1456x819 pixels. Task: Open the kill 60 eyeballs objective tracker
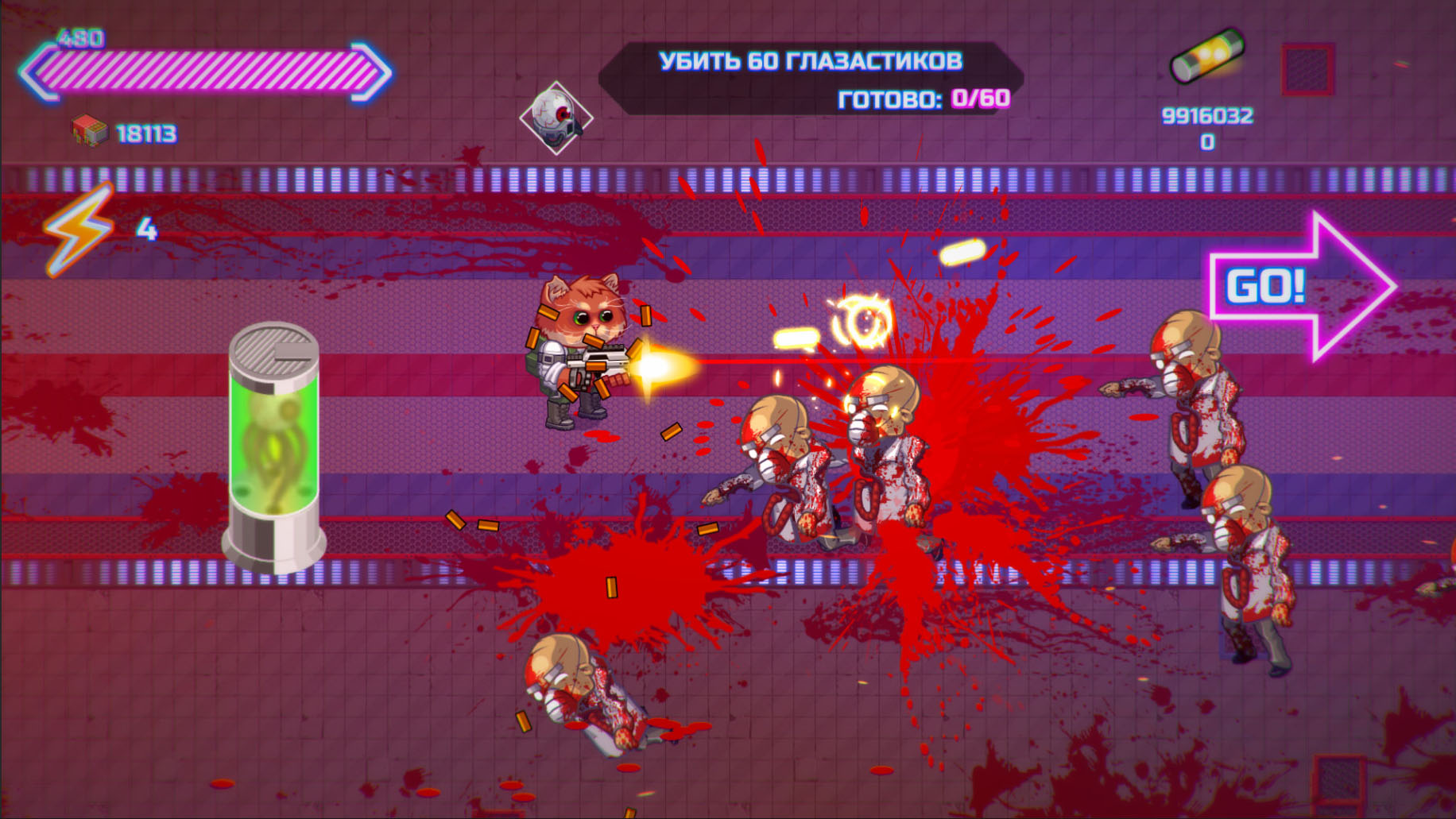[811, 79]
